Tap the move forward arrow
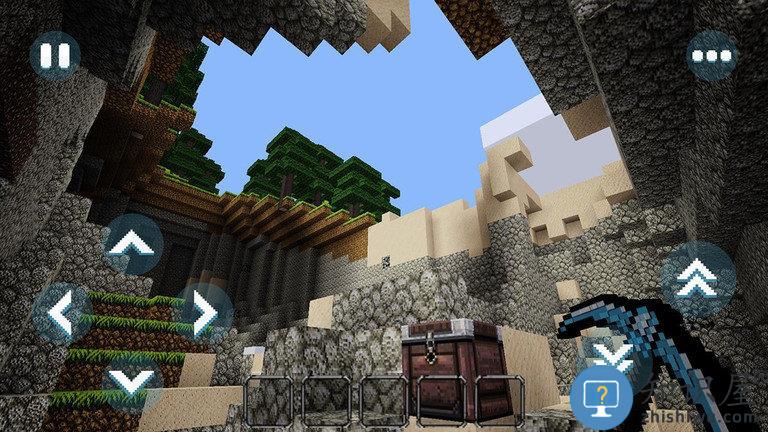Image resolution: width=768 pixels, height=432 pixels. tap(133, 244)
